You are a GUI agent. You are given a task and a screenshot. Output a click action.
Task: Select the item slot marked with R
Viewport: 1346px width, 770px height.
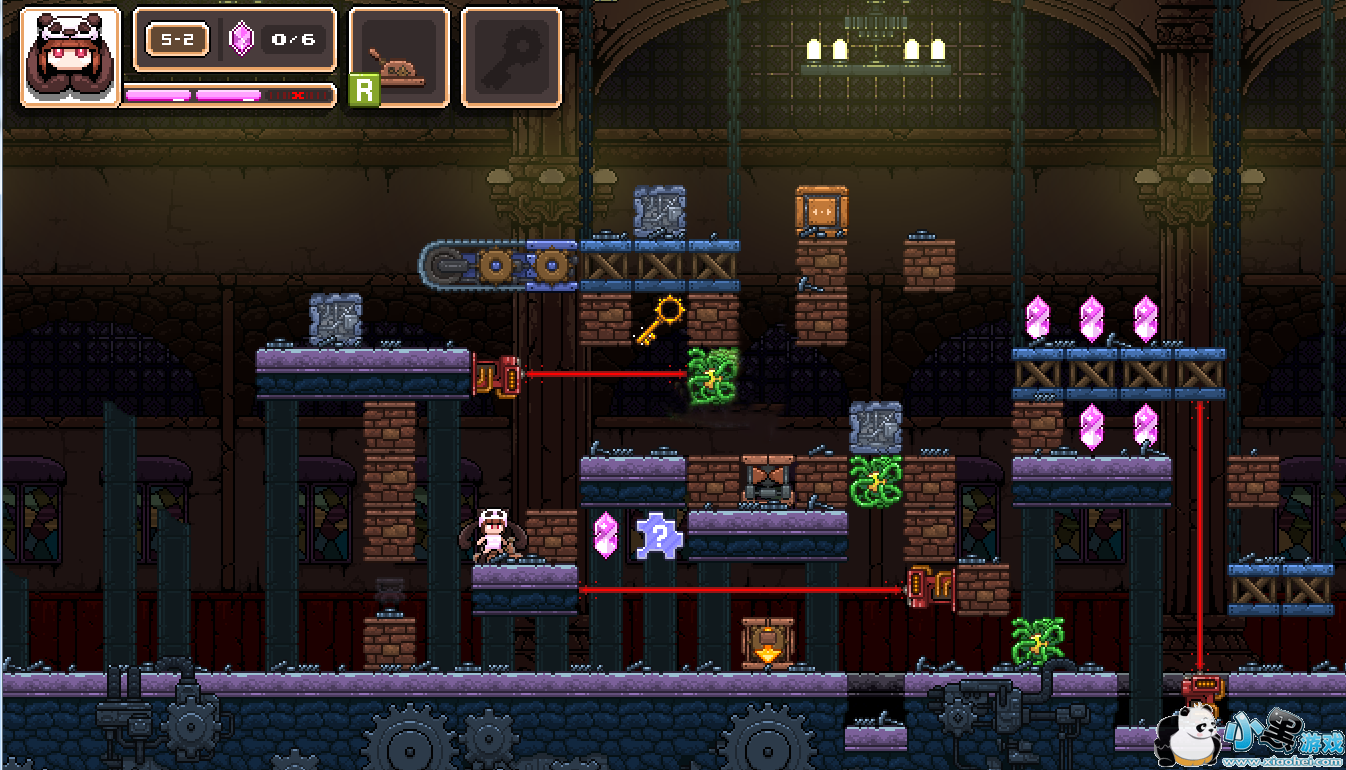399,57
